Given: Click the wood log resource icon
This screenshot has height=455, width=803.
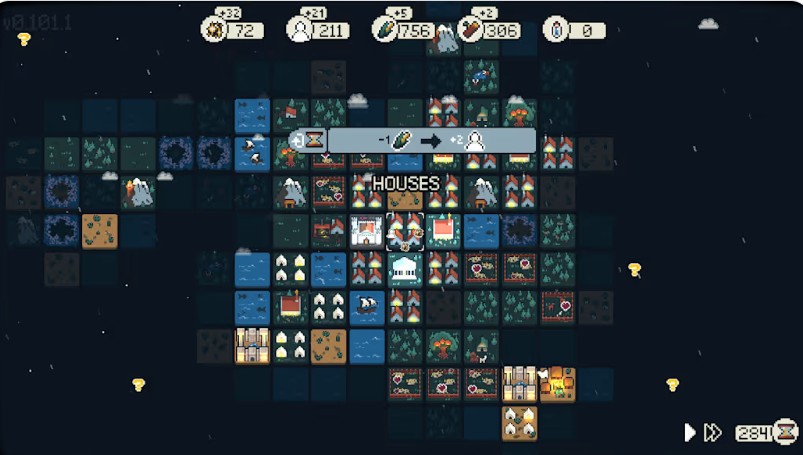Looking at the screenshot, I should 470,29.
